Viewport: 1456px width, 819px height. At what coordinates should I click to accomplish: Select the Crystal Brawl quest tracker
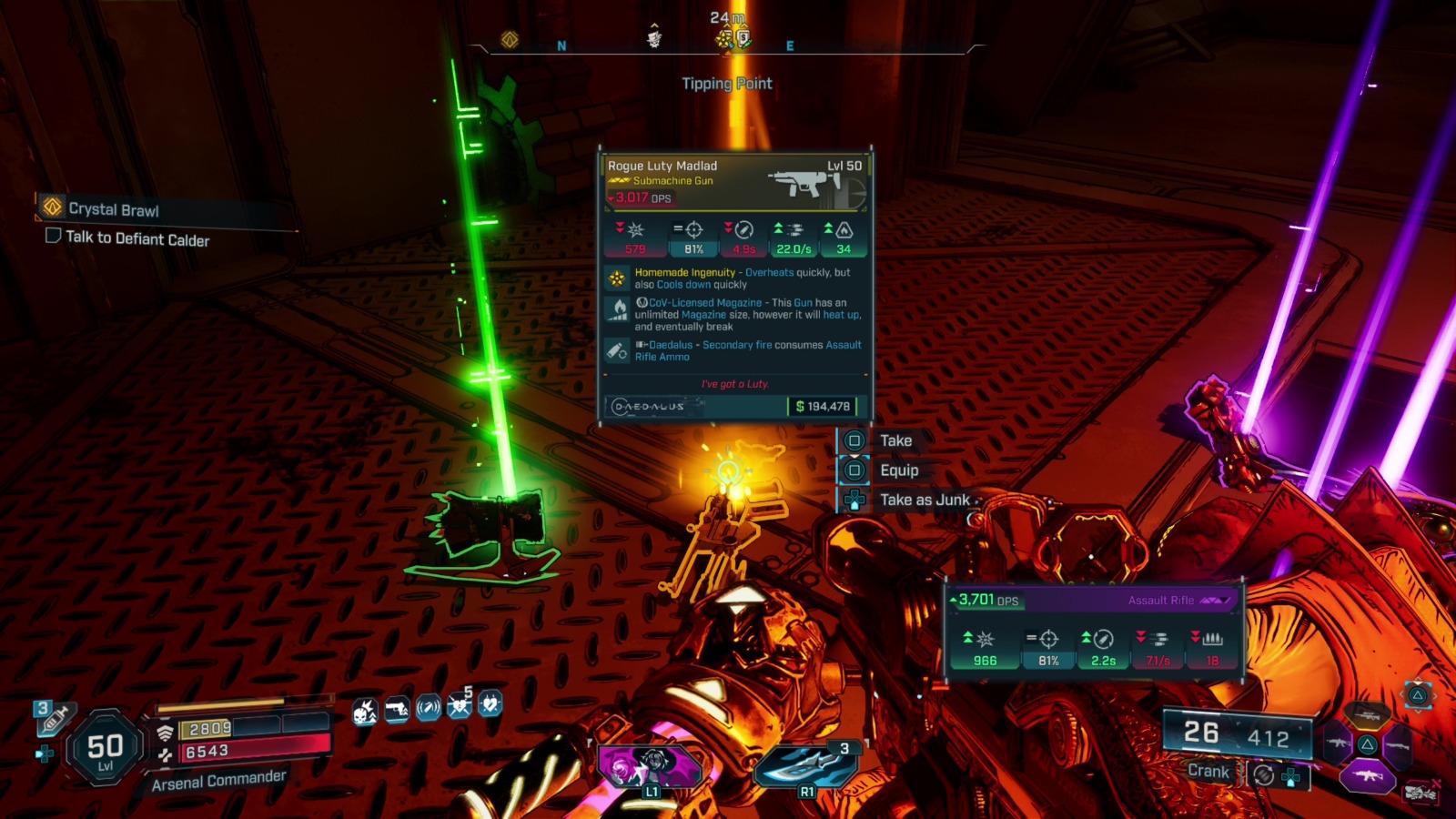pos(113,209)
